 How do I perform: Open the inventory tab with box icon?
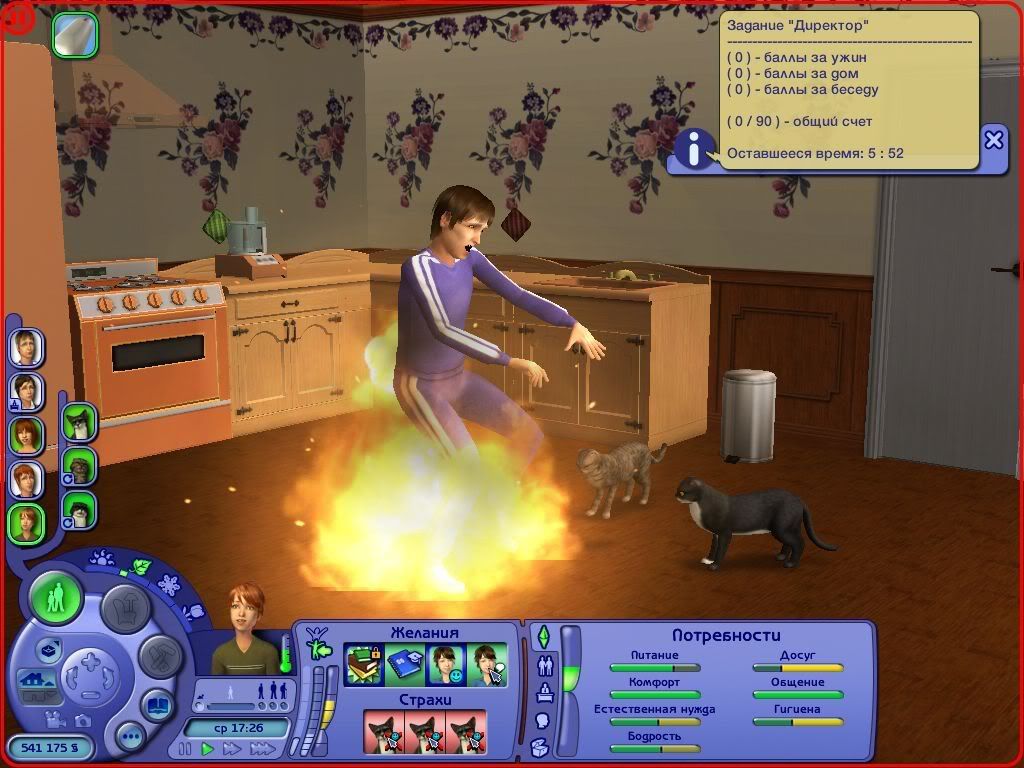coord(540,747)
